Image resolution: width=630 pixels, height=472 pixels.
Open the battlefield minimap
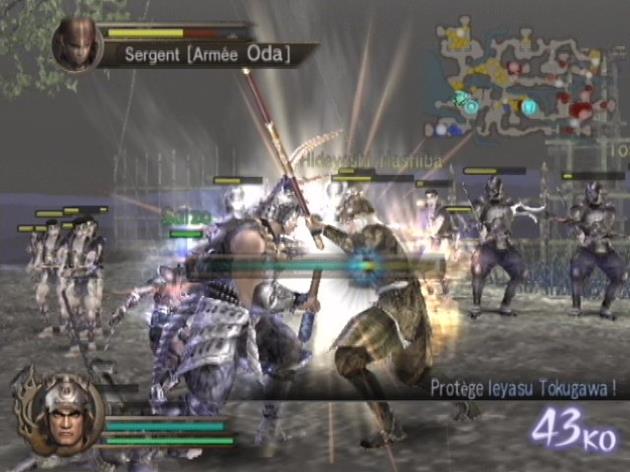click(x=525, y=83)
